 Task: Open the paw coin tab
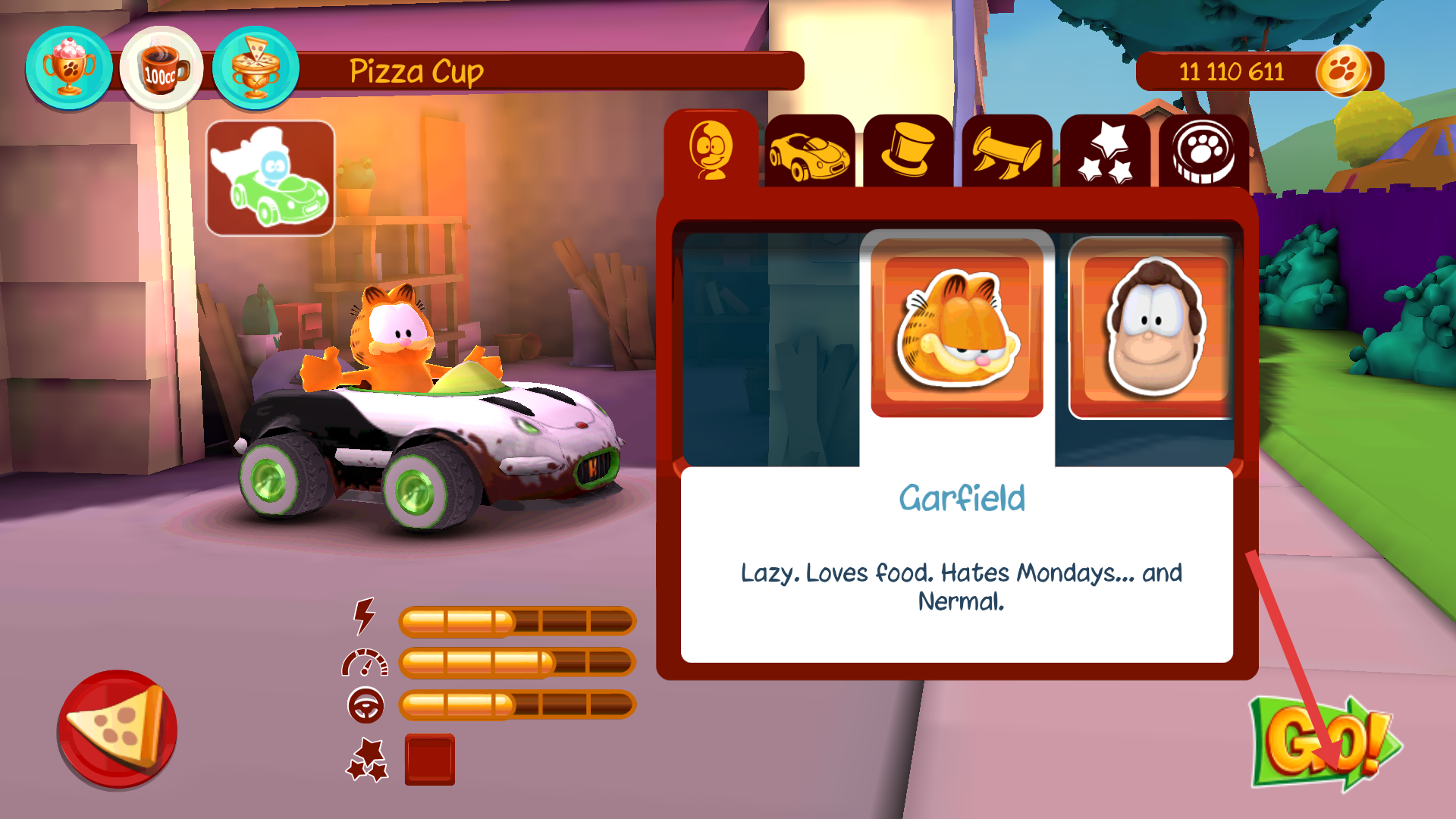point(1203,152)
